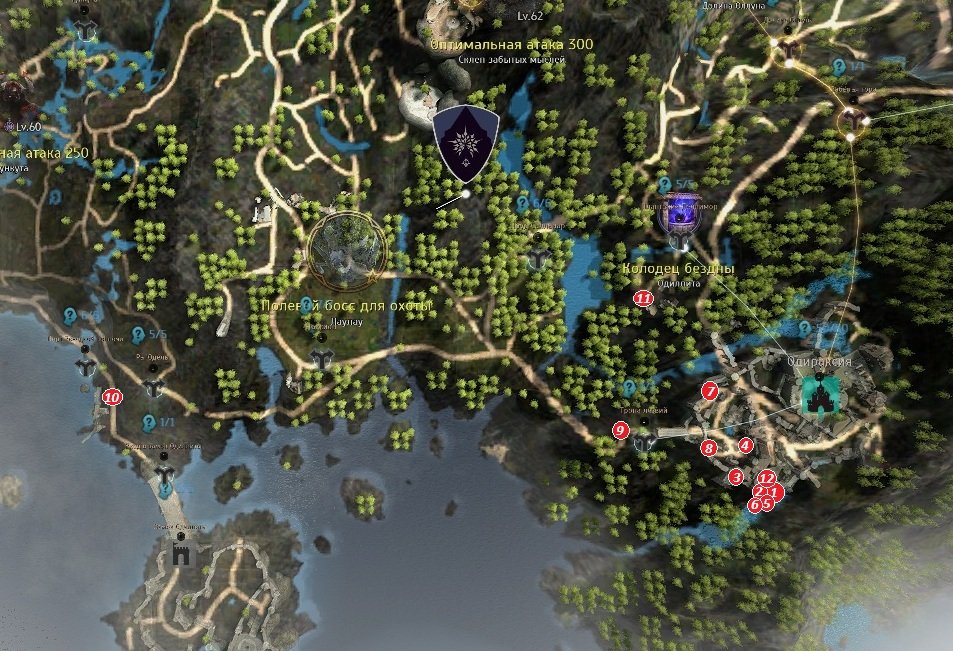Screen dimensions: 953x651
Task: Select numbered map marker 10
Action: coord(111,397)
